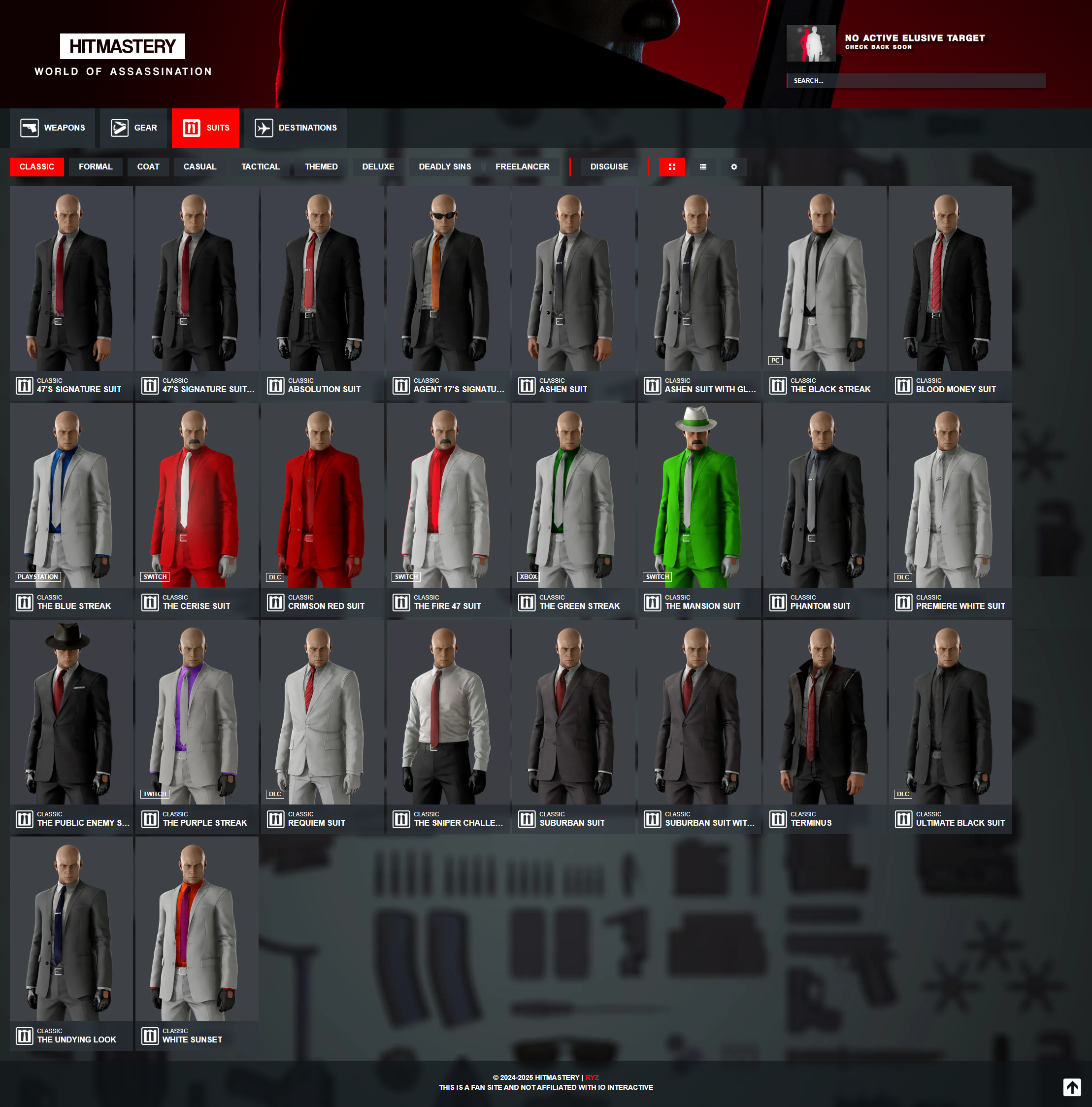1092x1107 pixels.
Task: Show the Tactical suits category
Action: coord(260,167)
